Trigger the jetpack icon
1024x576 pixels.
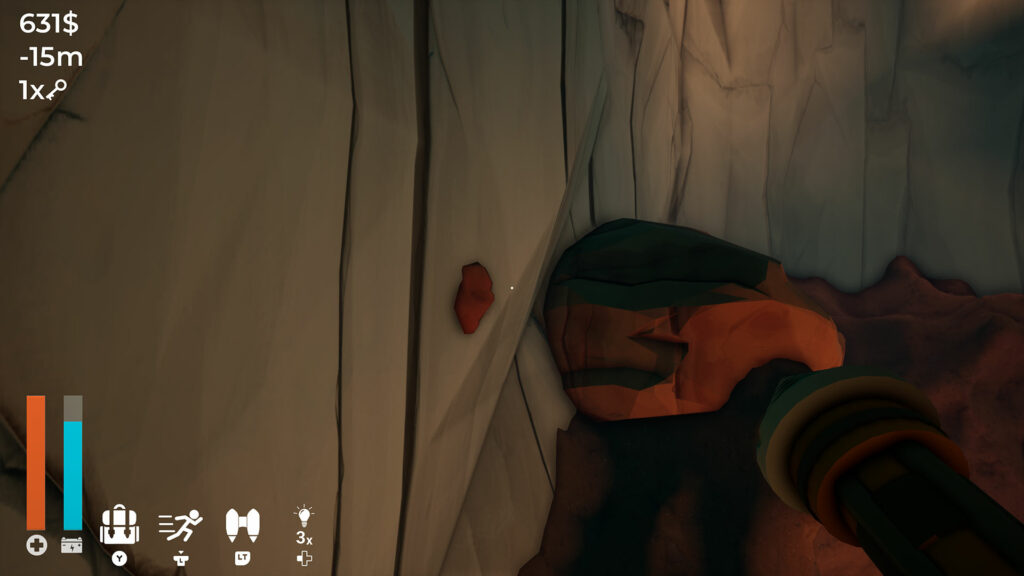tap(242, 523)
